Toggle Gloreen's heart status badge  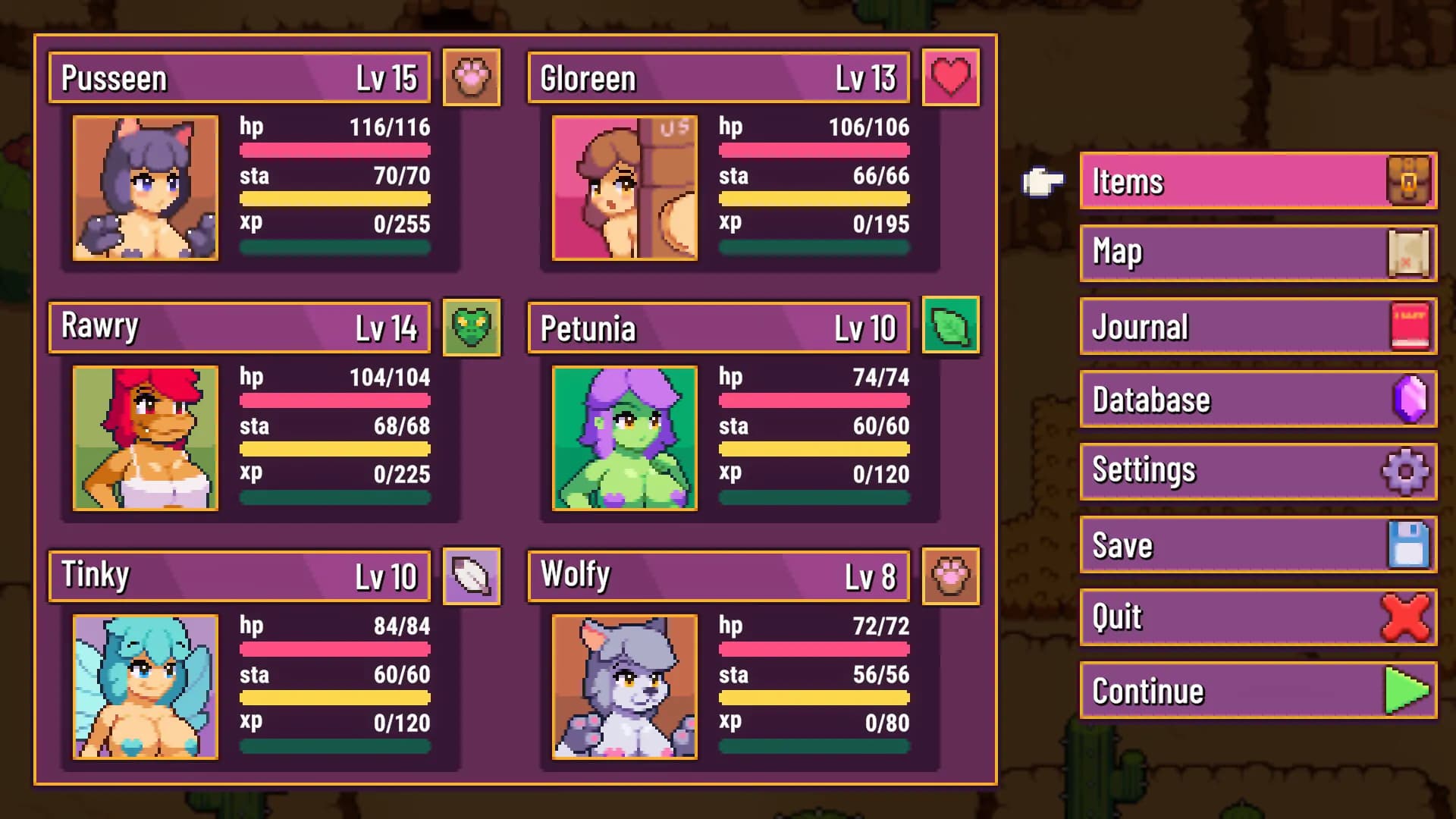click(x=951, y=77)
